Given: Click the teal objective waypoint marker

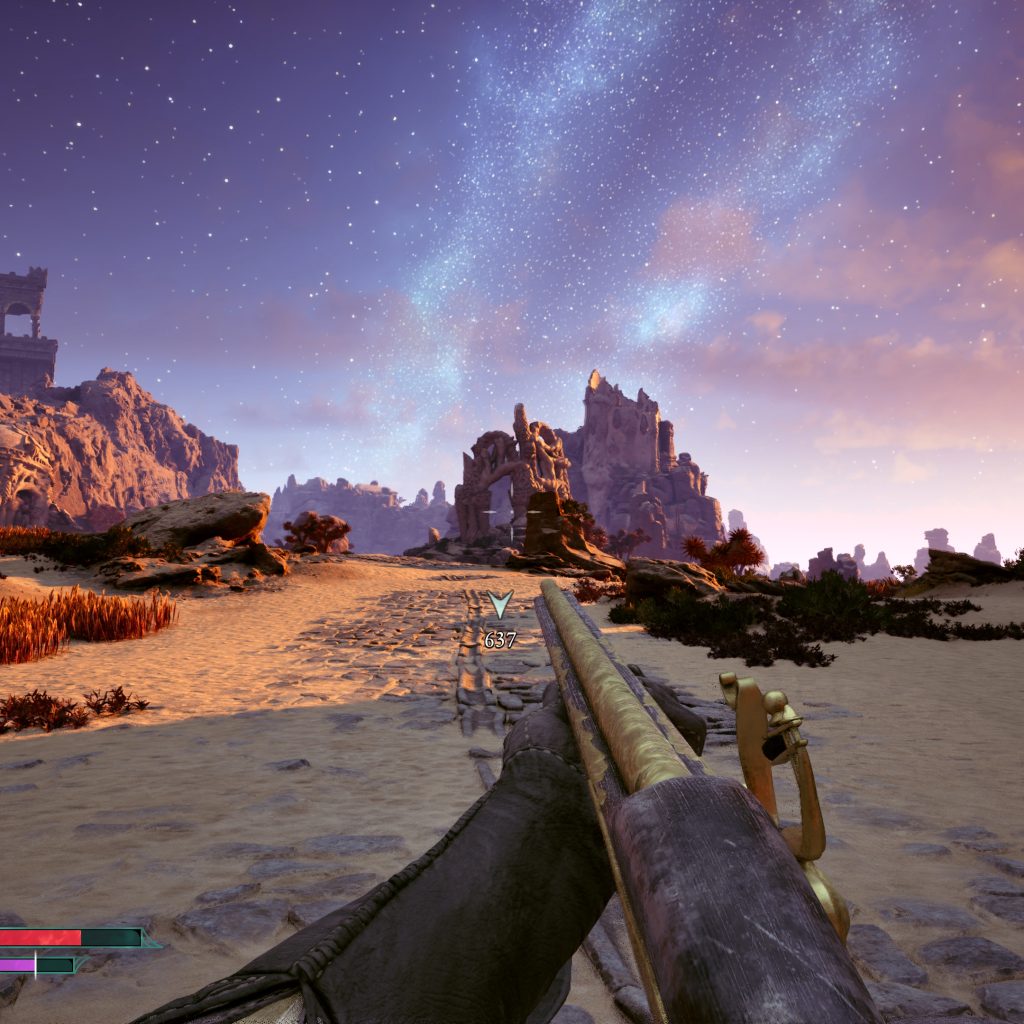Looking at the screenshot, I should (500, 604).
